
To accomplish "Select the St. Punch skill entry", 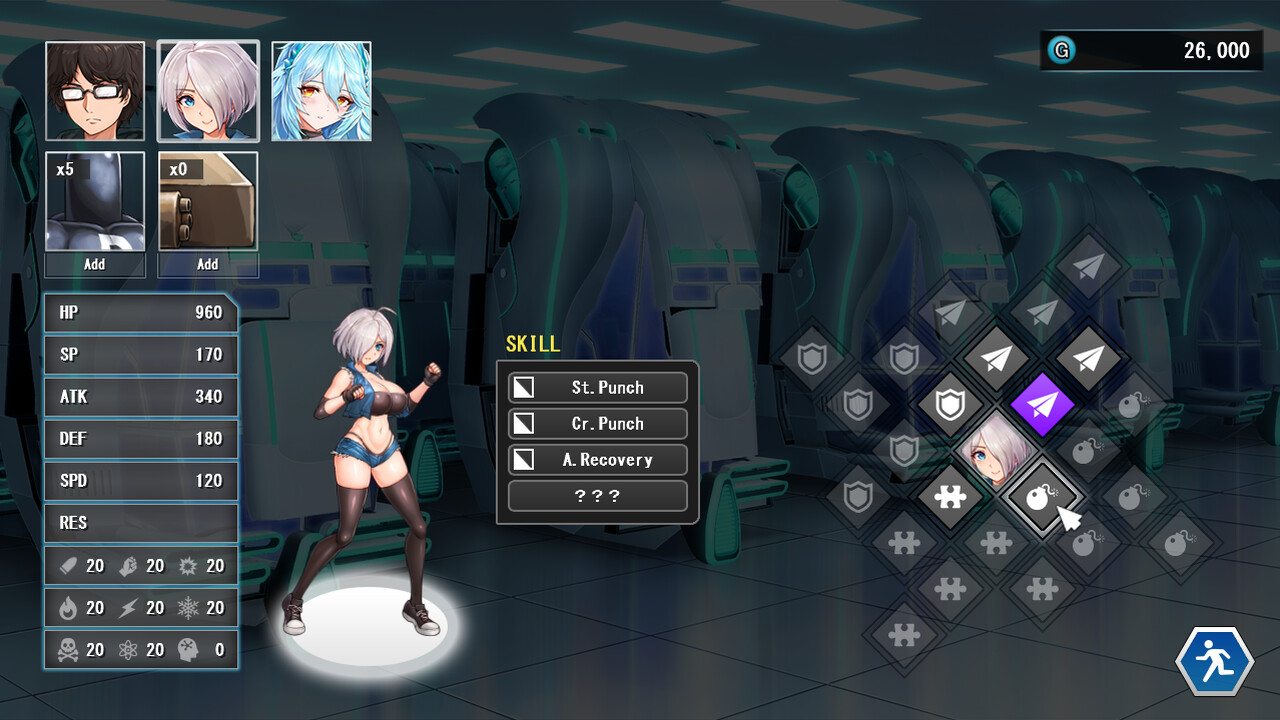I will pyautogui.click(x=597, y=387).
